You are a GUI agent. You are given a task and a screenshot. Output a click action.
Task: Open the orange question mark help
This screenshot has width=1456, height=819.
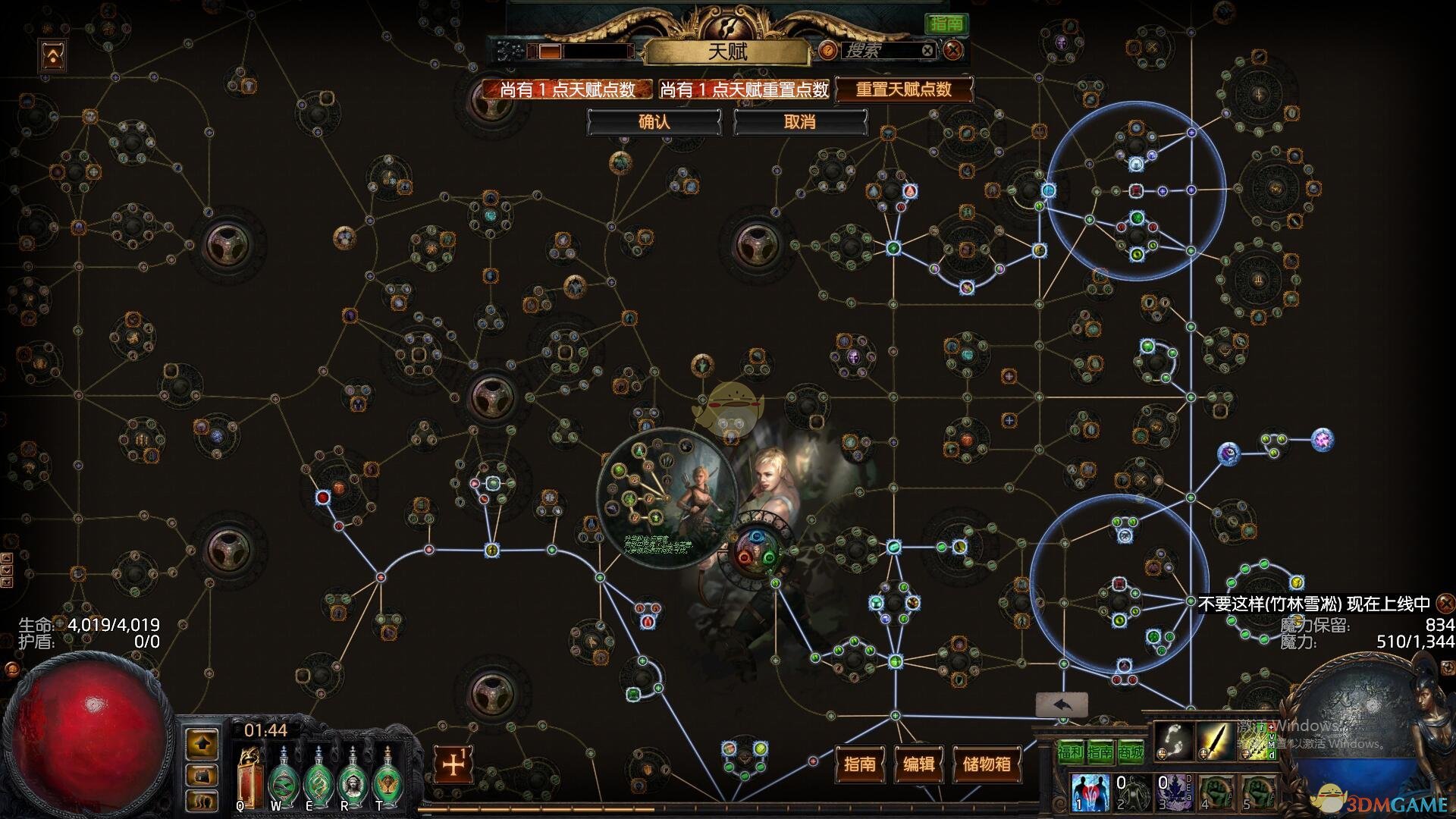click(828, 51)
